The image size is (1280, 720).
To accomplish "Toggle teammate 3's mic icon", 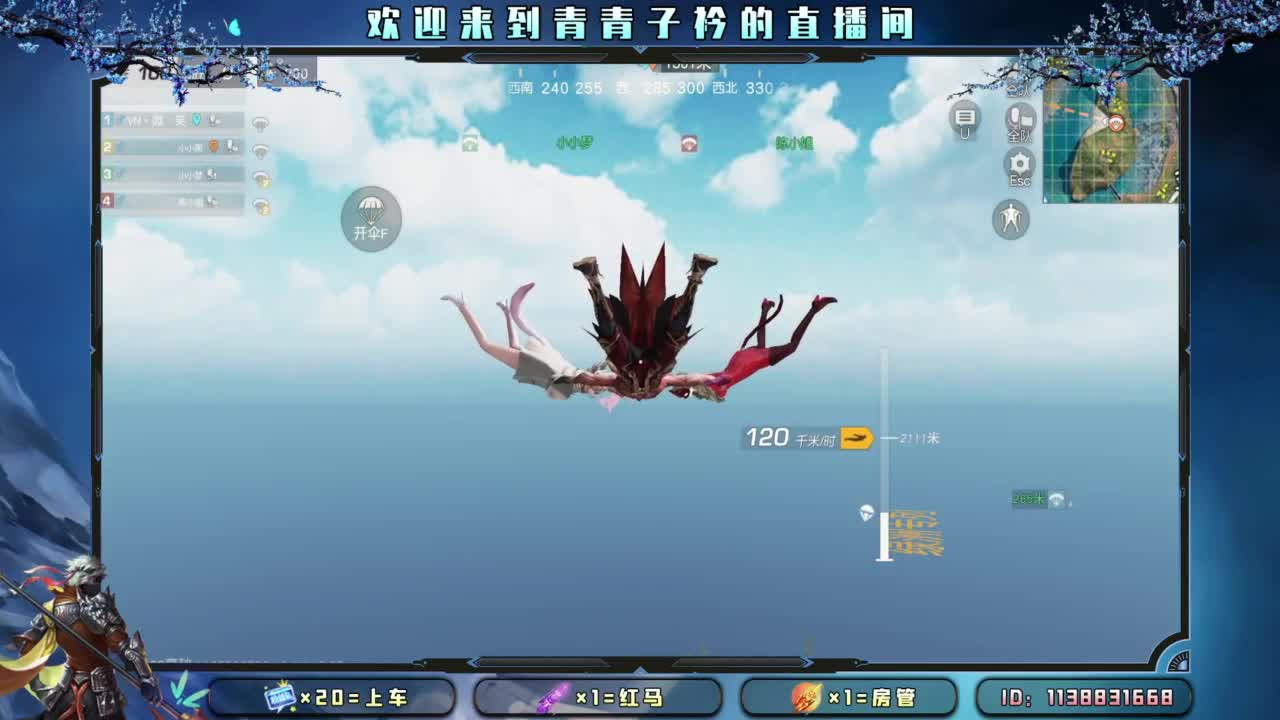I will tap(212, 175).
